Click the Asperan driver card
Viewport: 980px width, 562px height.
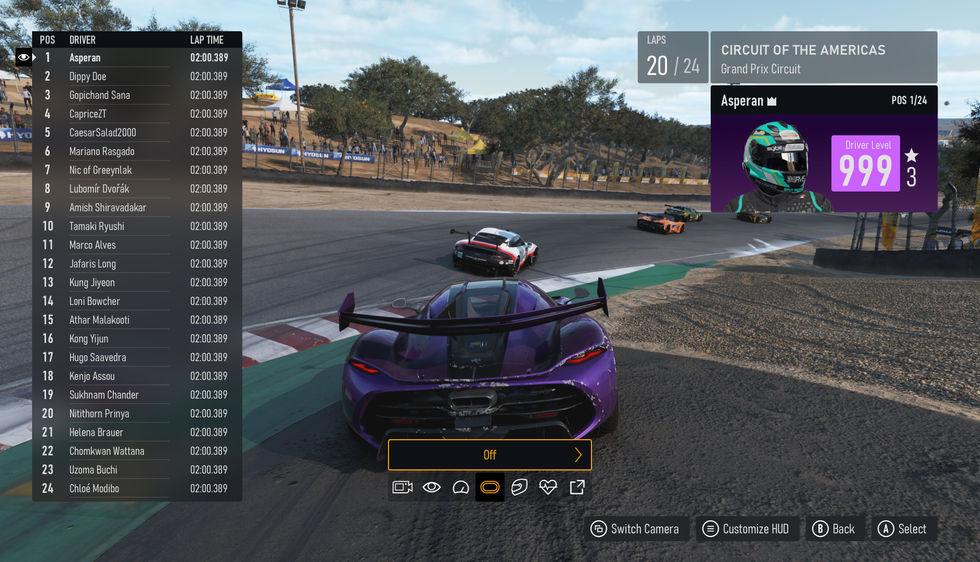[x=824, y=150]
